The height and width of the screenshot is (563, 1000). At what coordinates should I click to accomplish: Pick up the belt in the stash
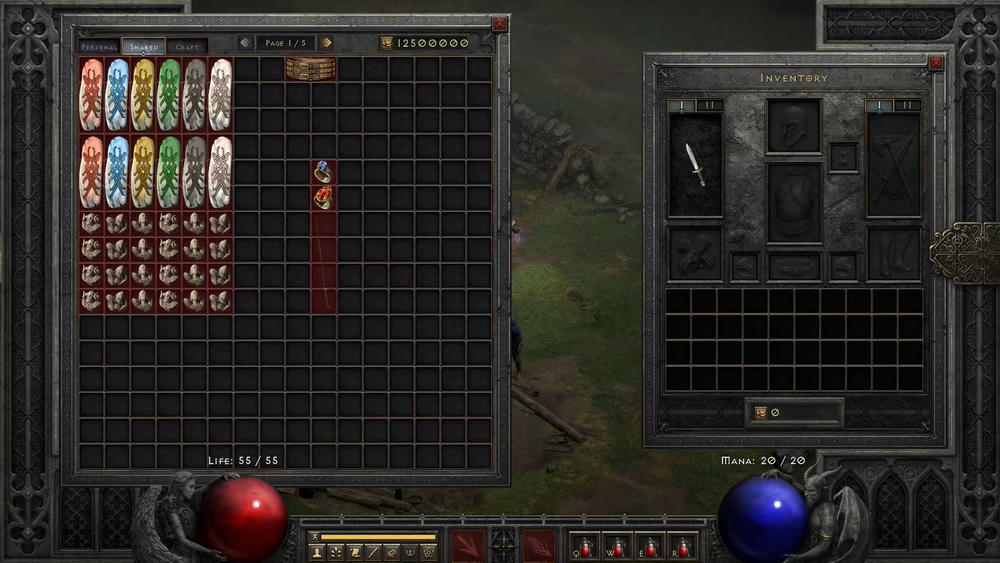[x=310, y=69]
